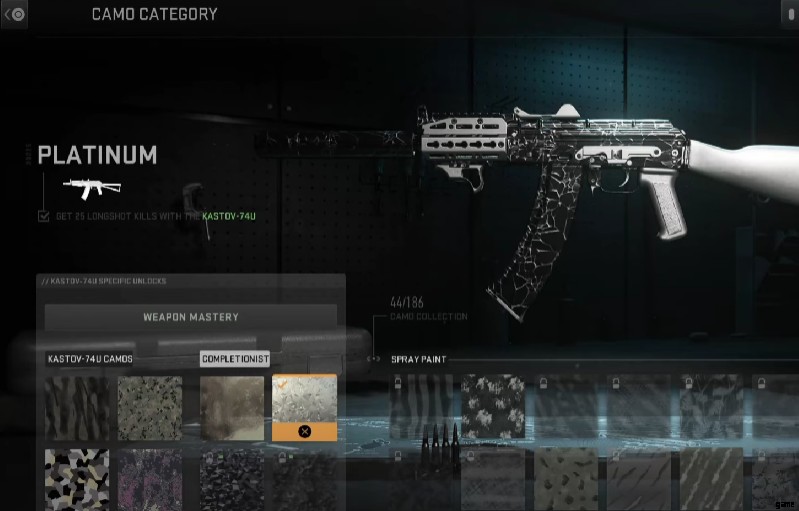Pick the dark striped Kastov-74u camo
This screenshot has height=511, width=799.
click(x=77, y=408)
